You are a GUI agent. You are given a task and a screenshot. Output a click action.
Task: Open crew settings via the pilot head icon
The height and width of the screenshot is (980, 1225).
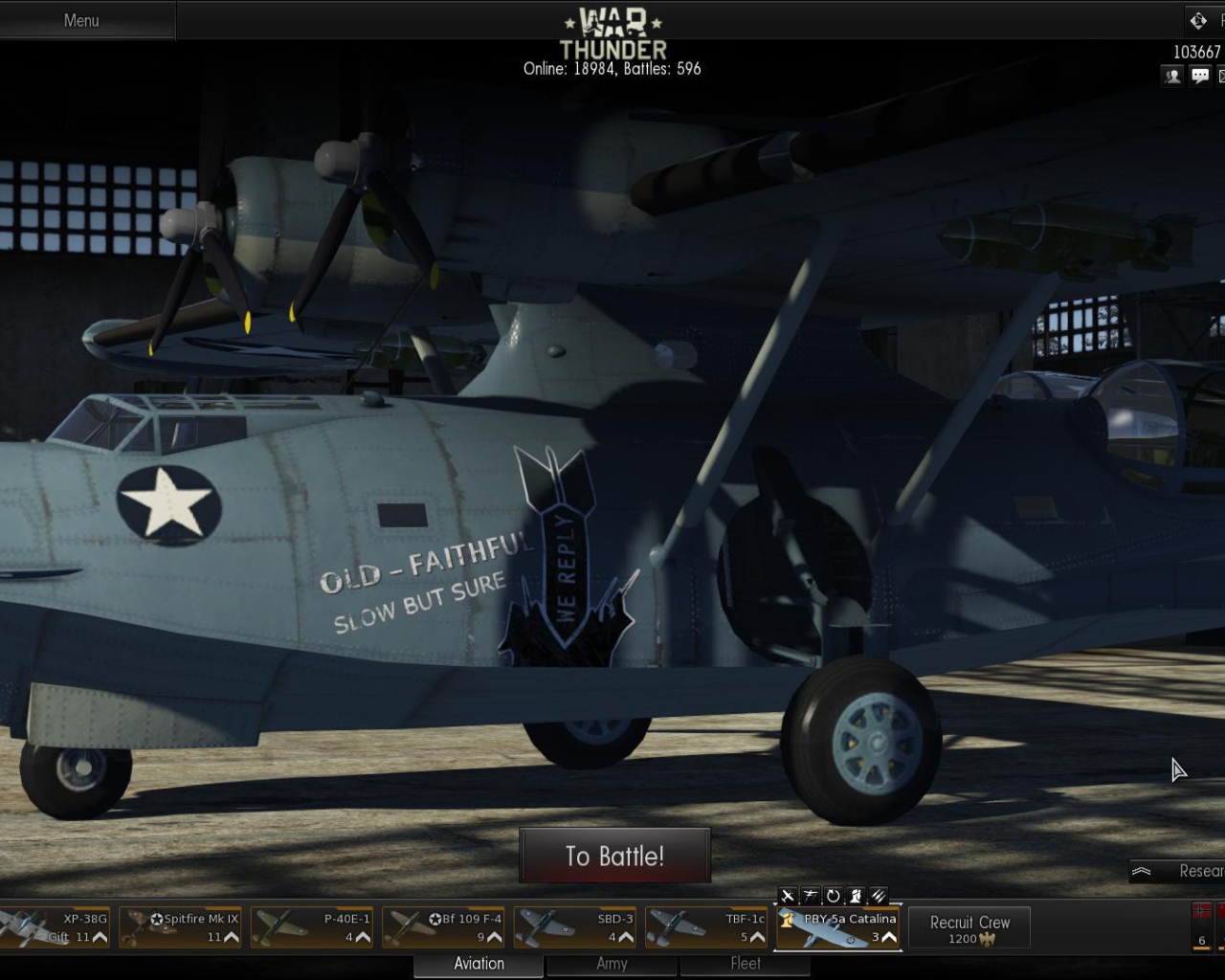coord(856,897)
